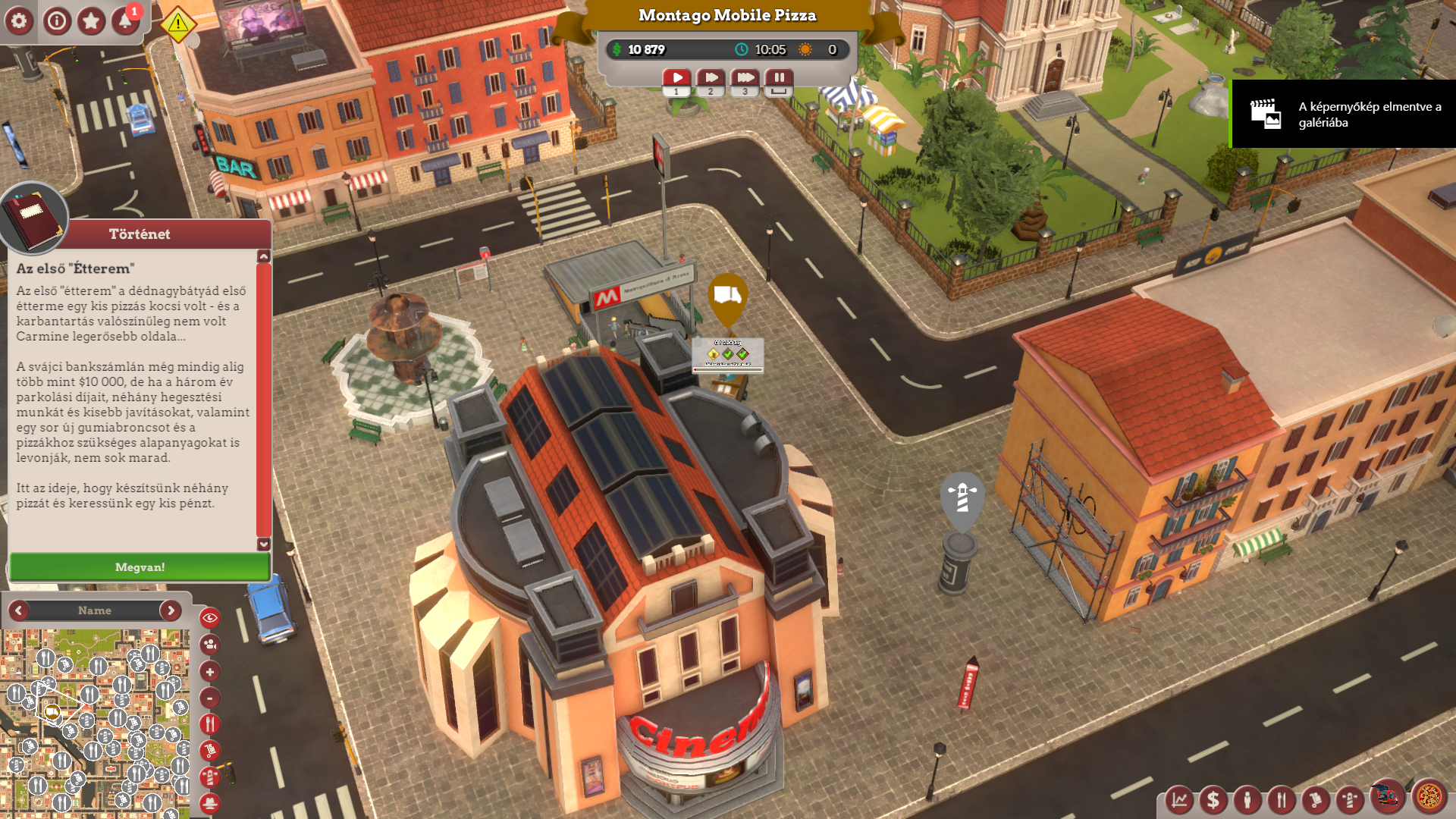Pause the game time
The height and width of the screenshot is (819, 1456).
pyautogui.click(x=779, y=77)
